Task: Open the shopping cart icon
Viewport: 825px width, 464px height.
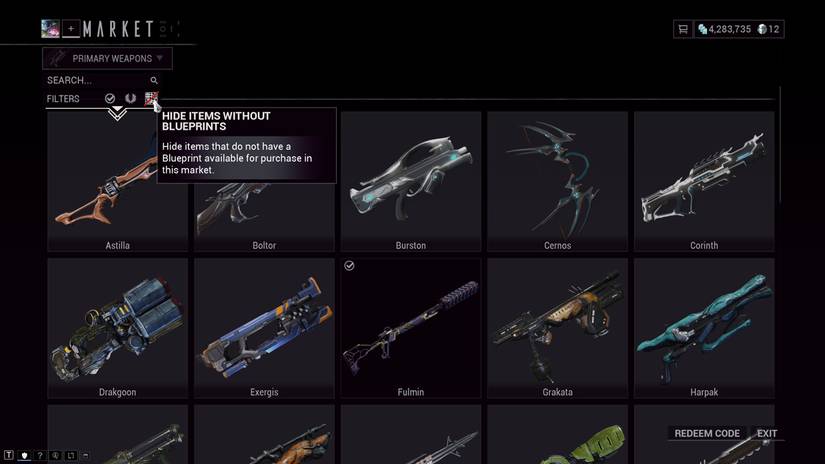Action: point(683,30)
